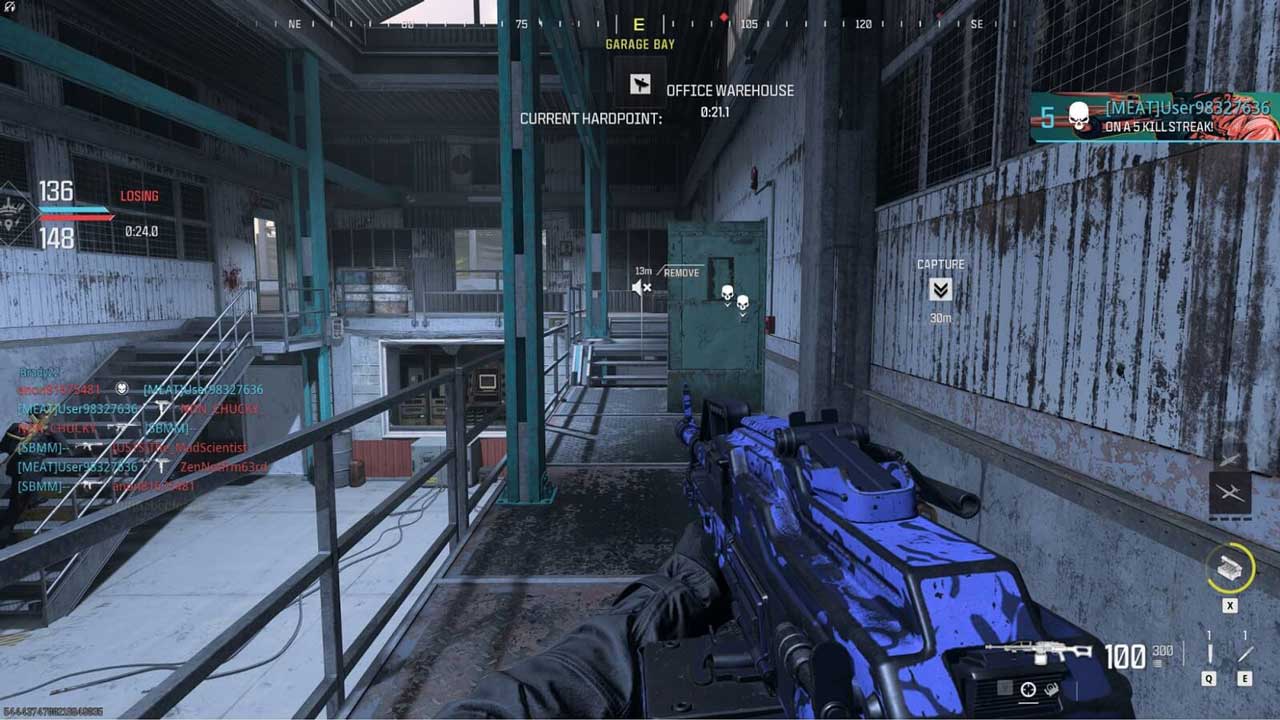
Task: Choose the tactical equipment icon above E
Action: pos(1245,654)
